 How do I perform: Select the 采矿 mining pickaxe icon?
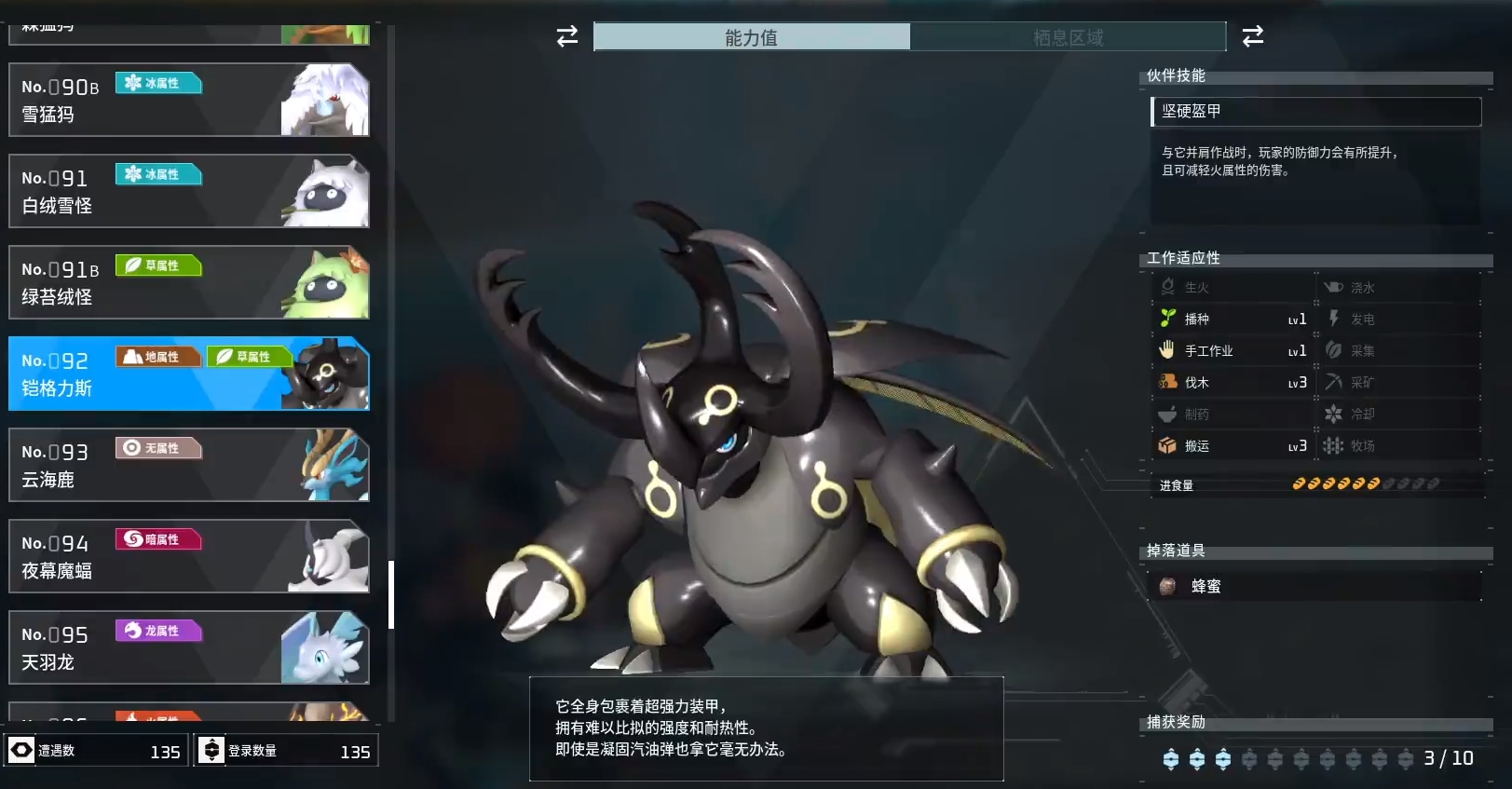1333,382
